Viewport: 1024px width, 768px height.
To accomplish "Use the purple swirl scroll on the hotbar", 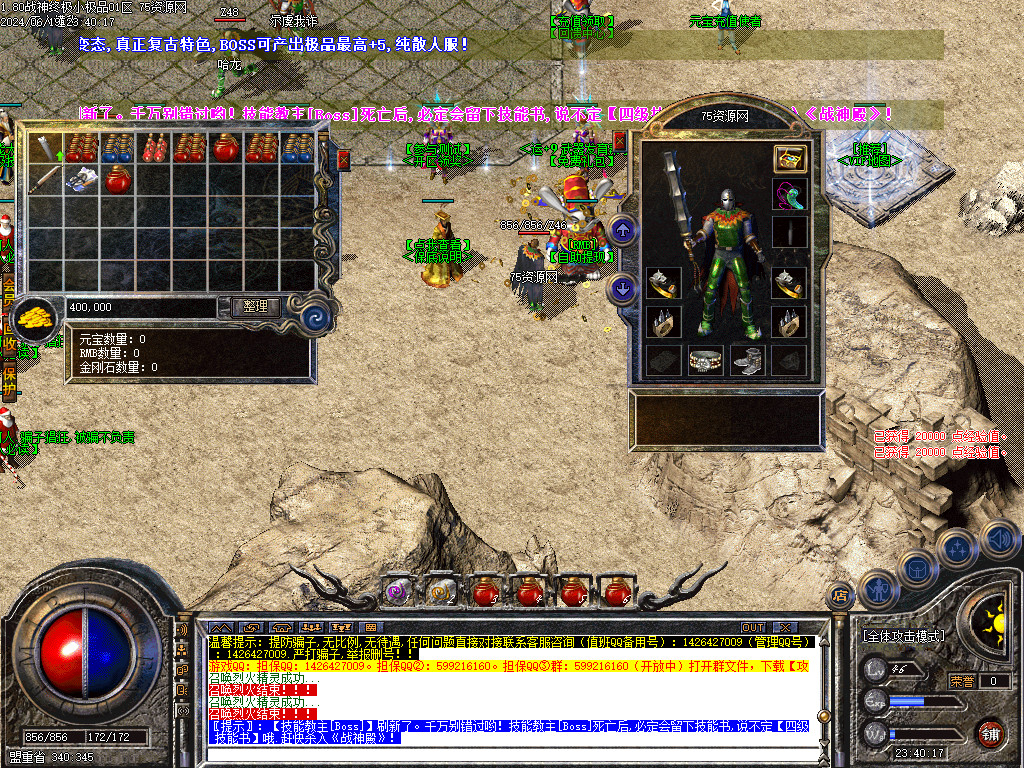I will pyautogui.click(x=399, y=592).
